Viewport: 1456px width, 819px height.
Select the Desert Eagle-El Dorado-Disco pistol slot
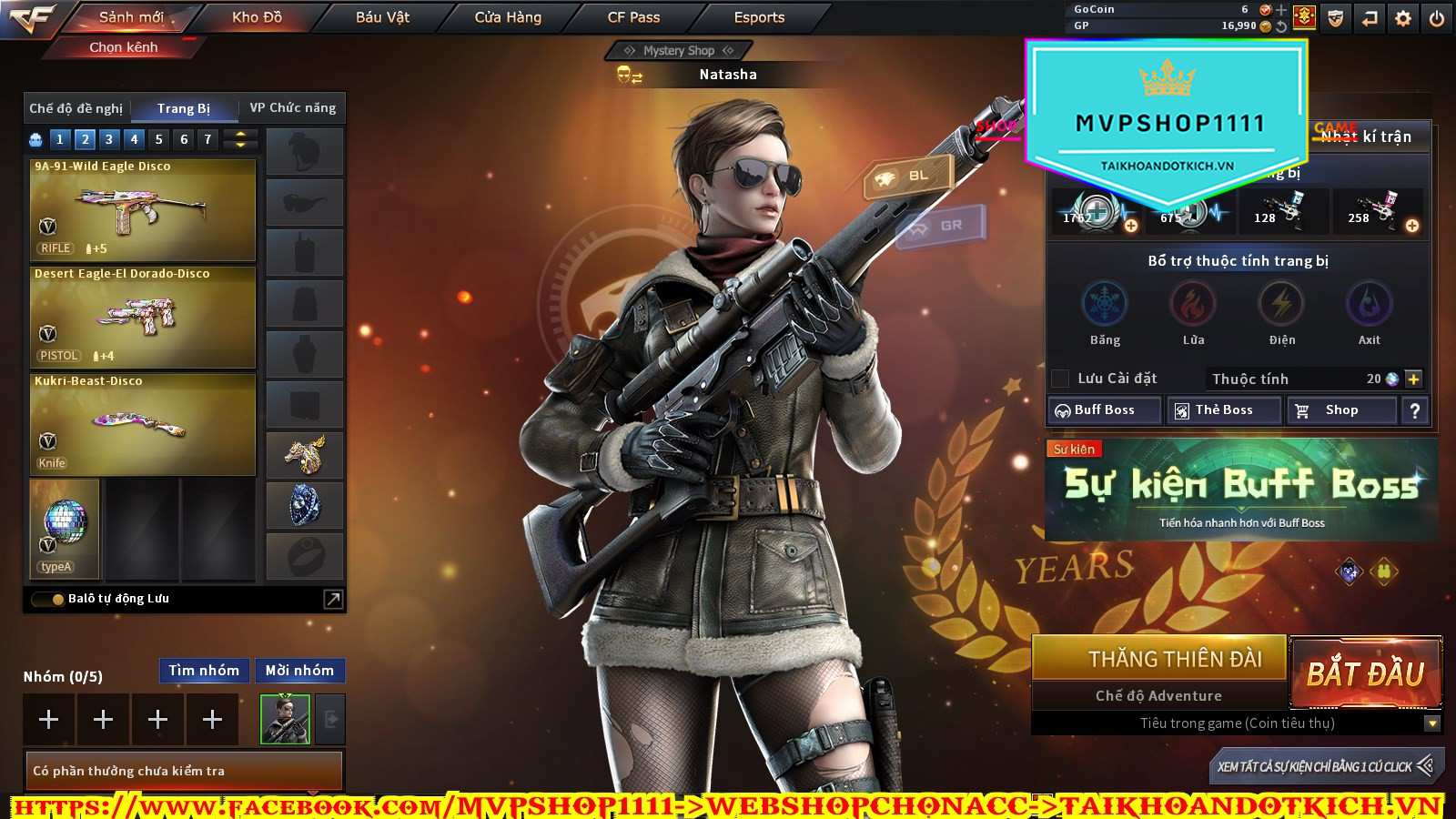point(143,318)
